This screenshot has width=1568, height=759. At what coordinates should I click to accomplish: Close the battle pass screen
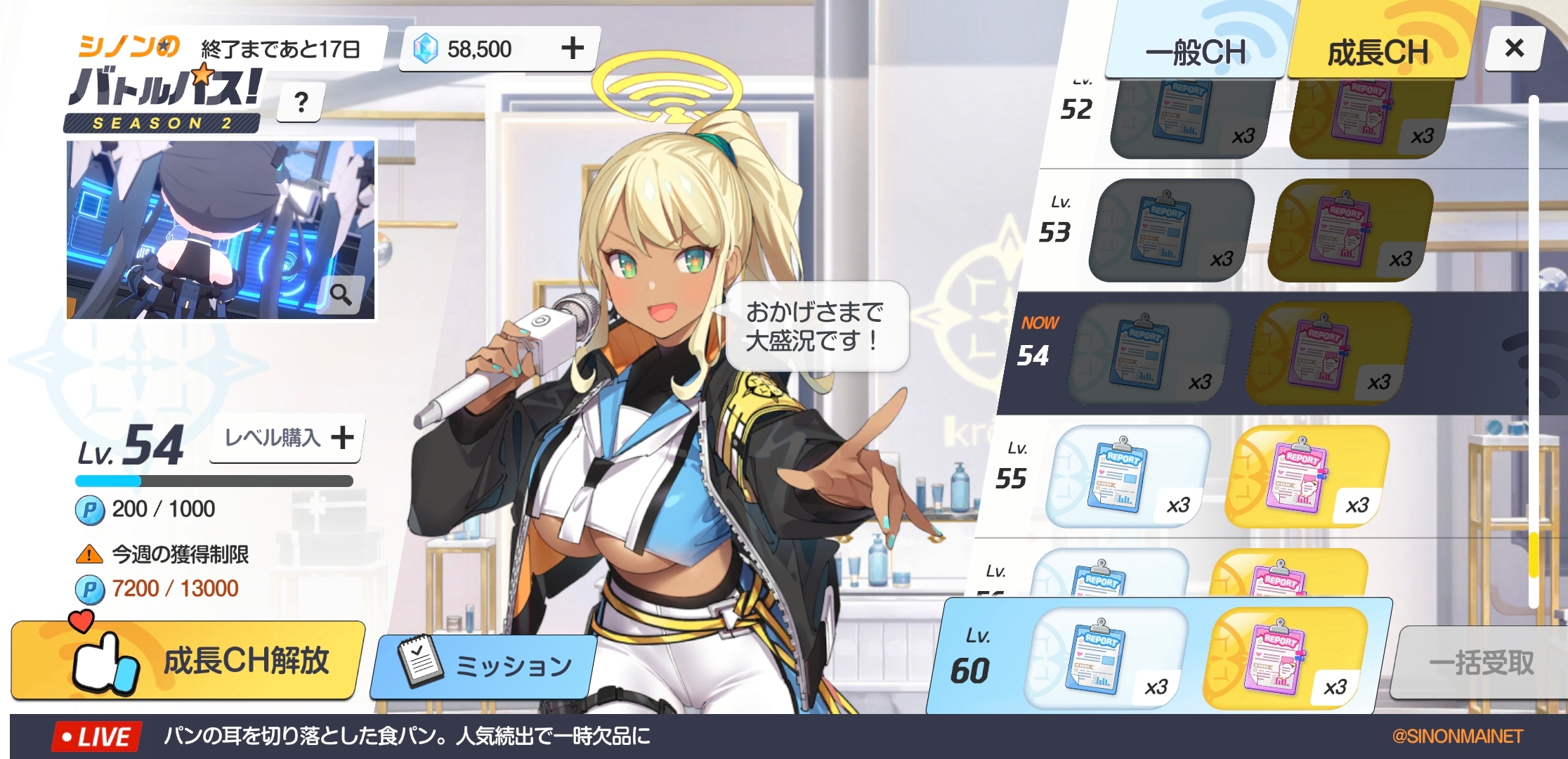[x=1515, y=48]
